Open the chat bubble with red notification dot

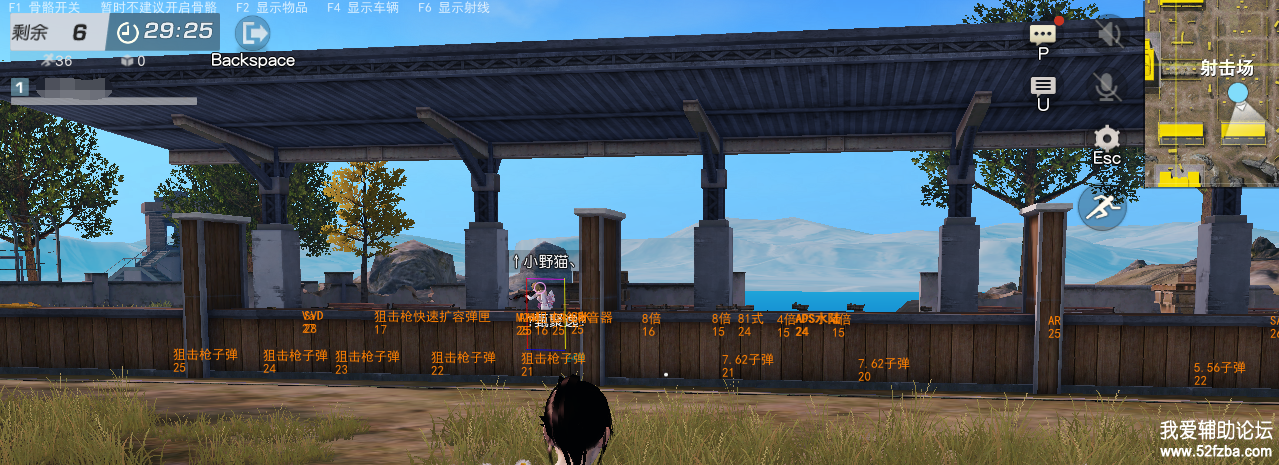tap(1043, 33)
